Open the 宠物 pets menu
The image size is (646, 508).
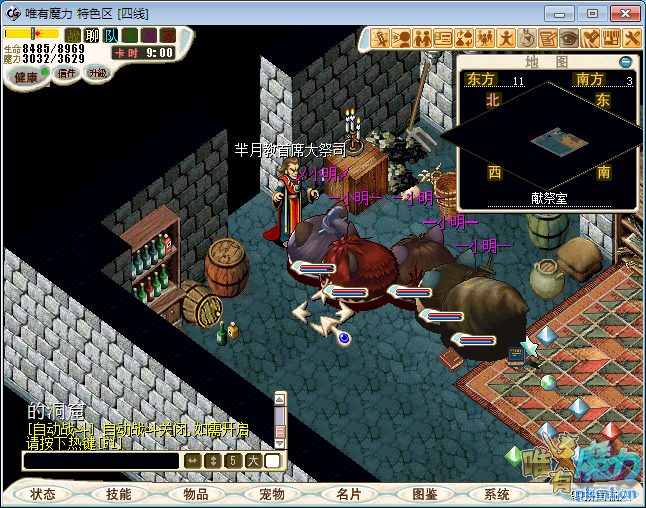point(272,494)
